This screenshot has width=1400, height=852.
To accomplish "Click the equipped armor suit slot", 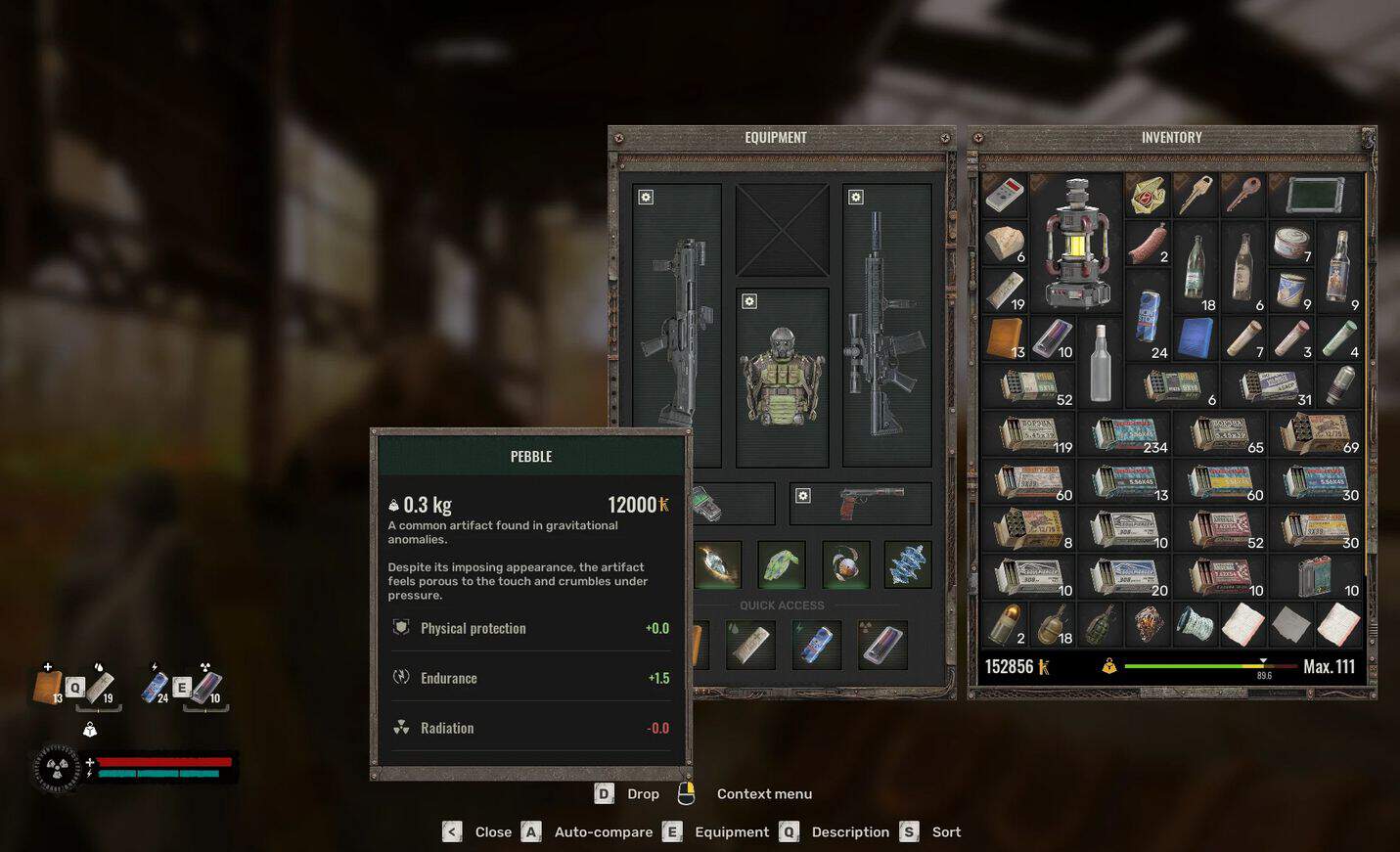I will click(782, 377).
